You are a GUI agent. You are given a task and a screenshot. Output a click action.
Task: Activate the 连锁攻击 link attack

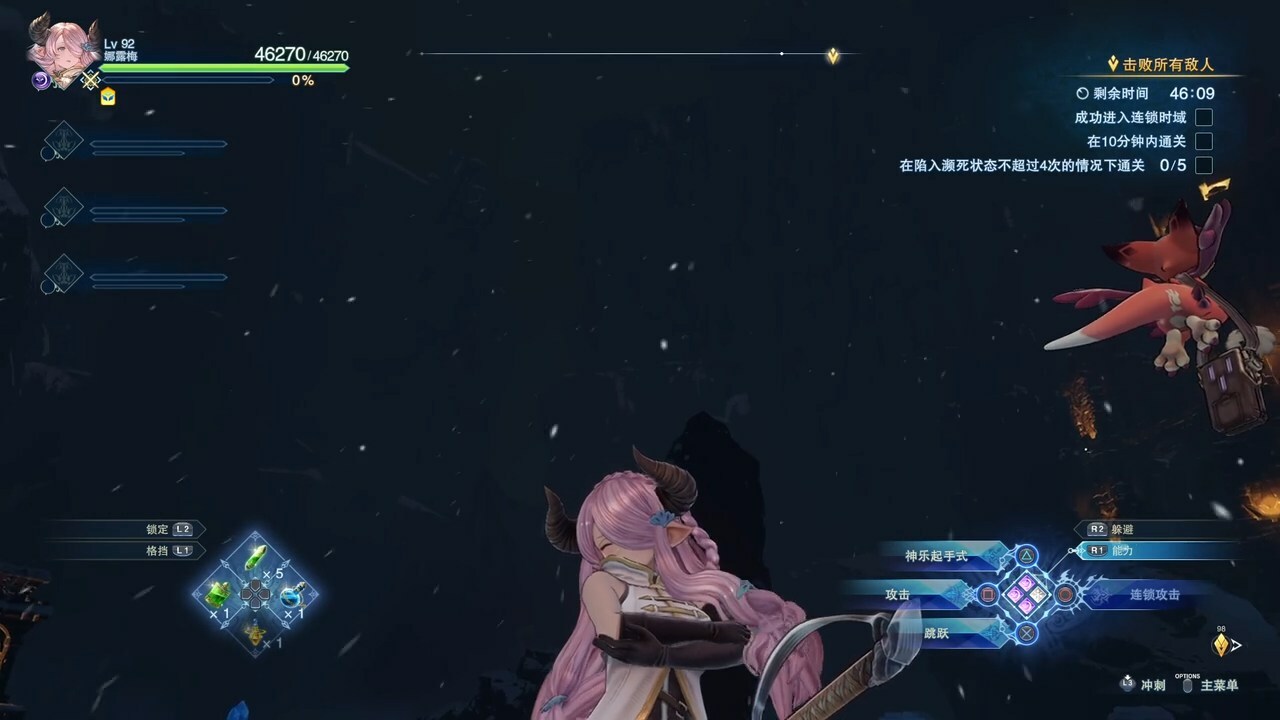coord(1155,594)
